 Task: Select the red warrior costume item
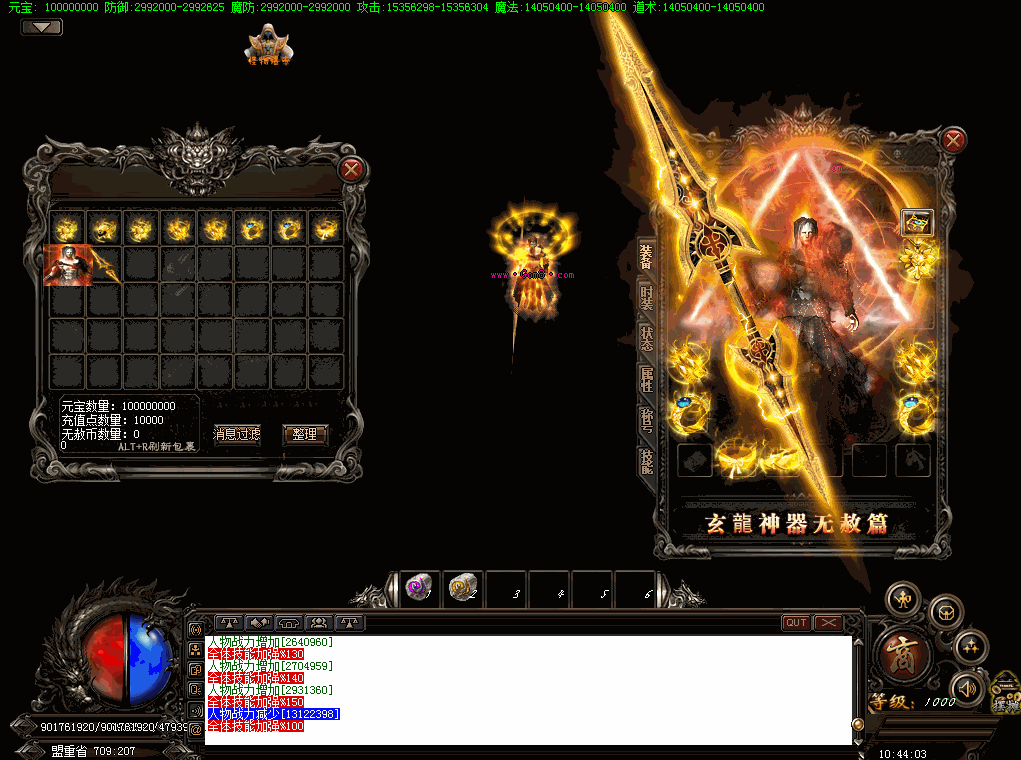67,265
